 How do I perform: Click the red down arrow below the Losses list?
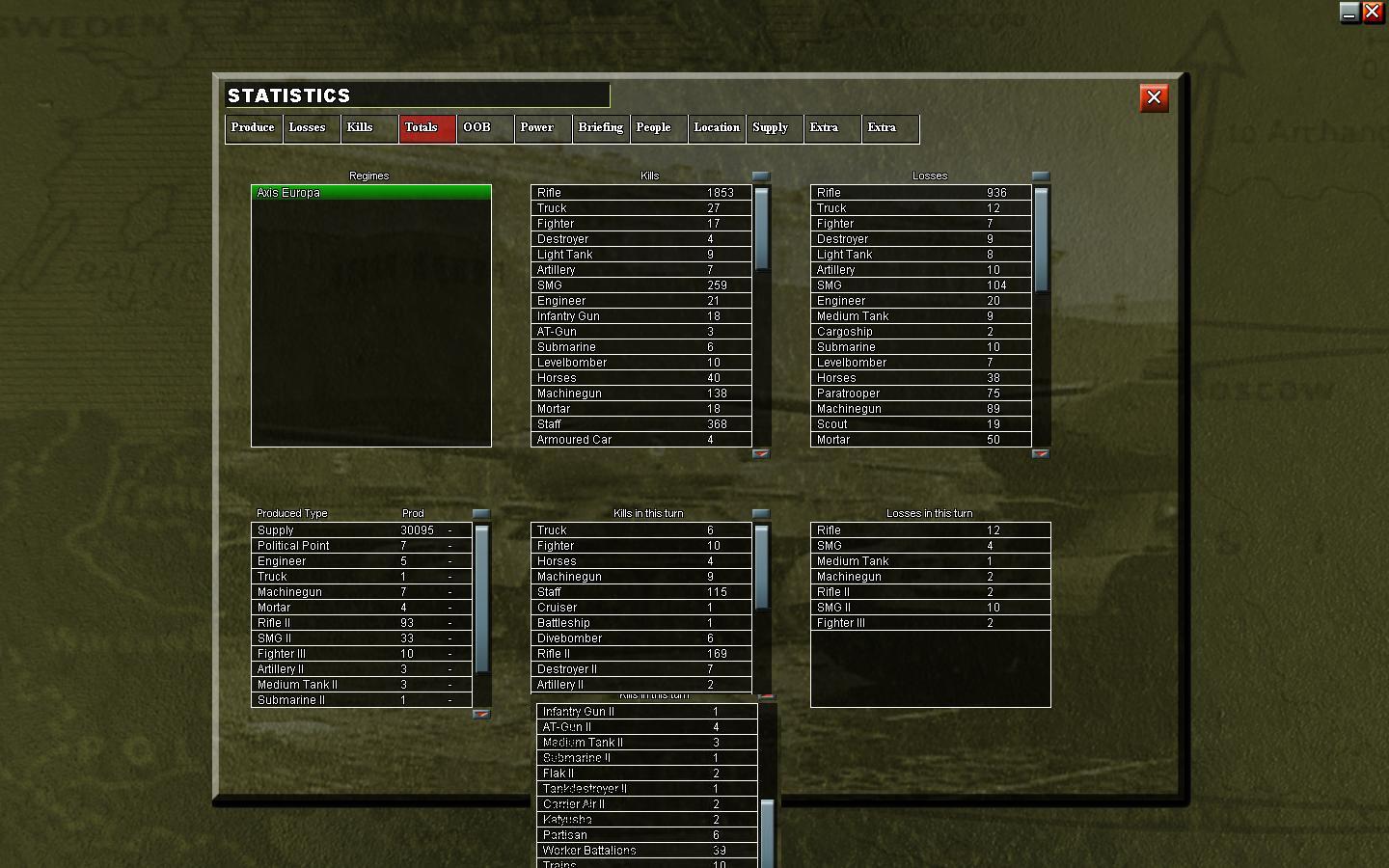click(x=1040, y=452)
